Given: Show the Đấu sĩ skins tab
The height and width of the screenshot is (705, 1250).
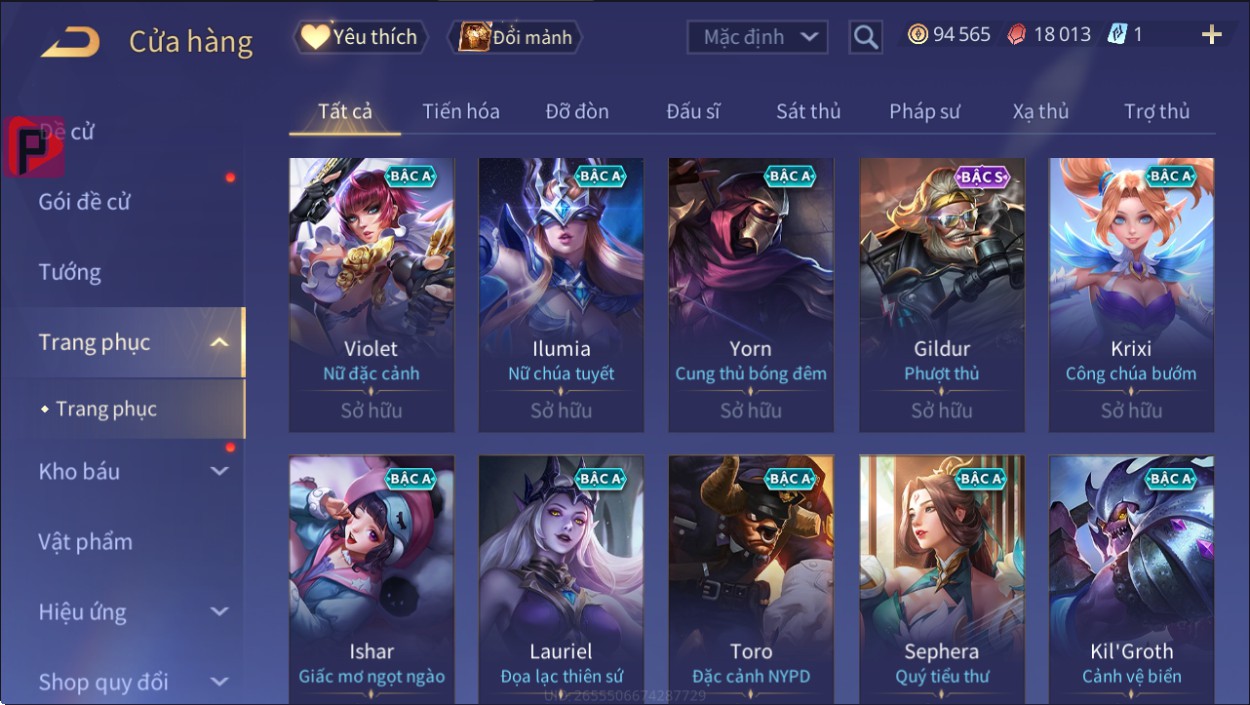Looking at the screenshot, I should tap(693, 112).
